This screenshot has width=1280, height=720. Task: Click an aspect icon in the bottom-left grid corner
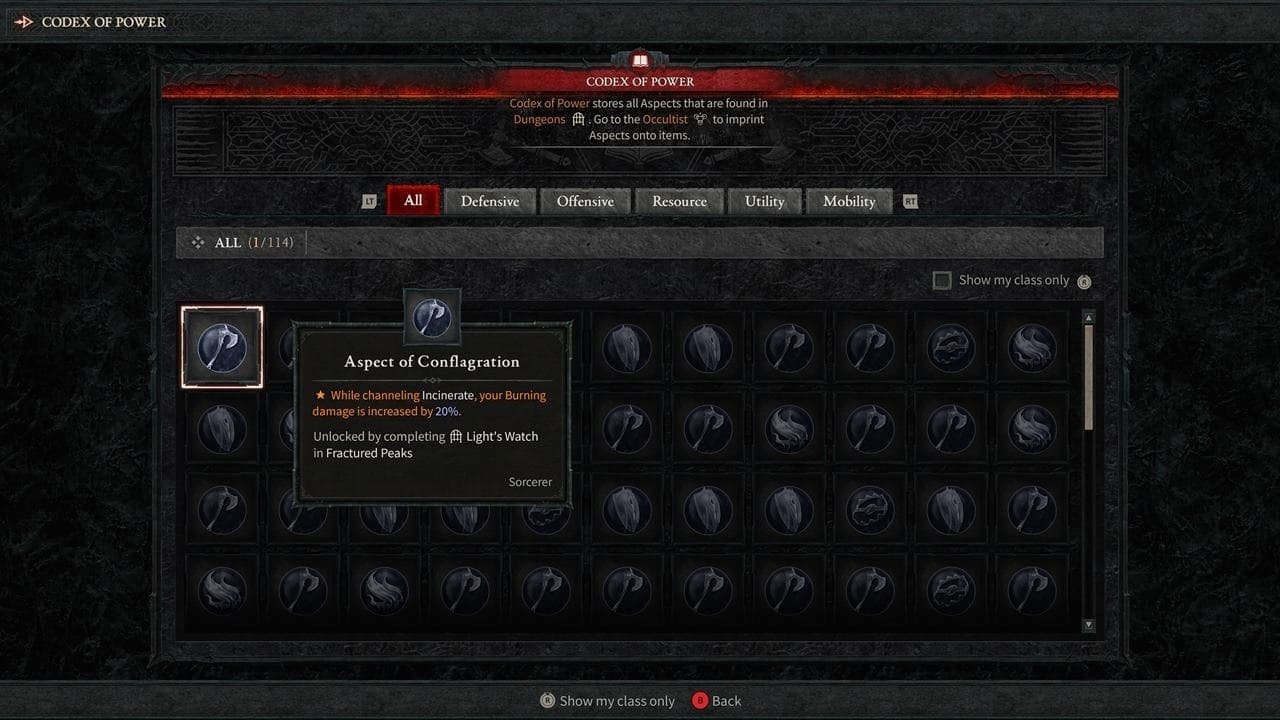[222, 590]
